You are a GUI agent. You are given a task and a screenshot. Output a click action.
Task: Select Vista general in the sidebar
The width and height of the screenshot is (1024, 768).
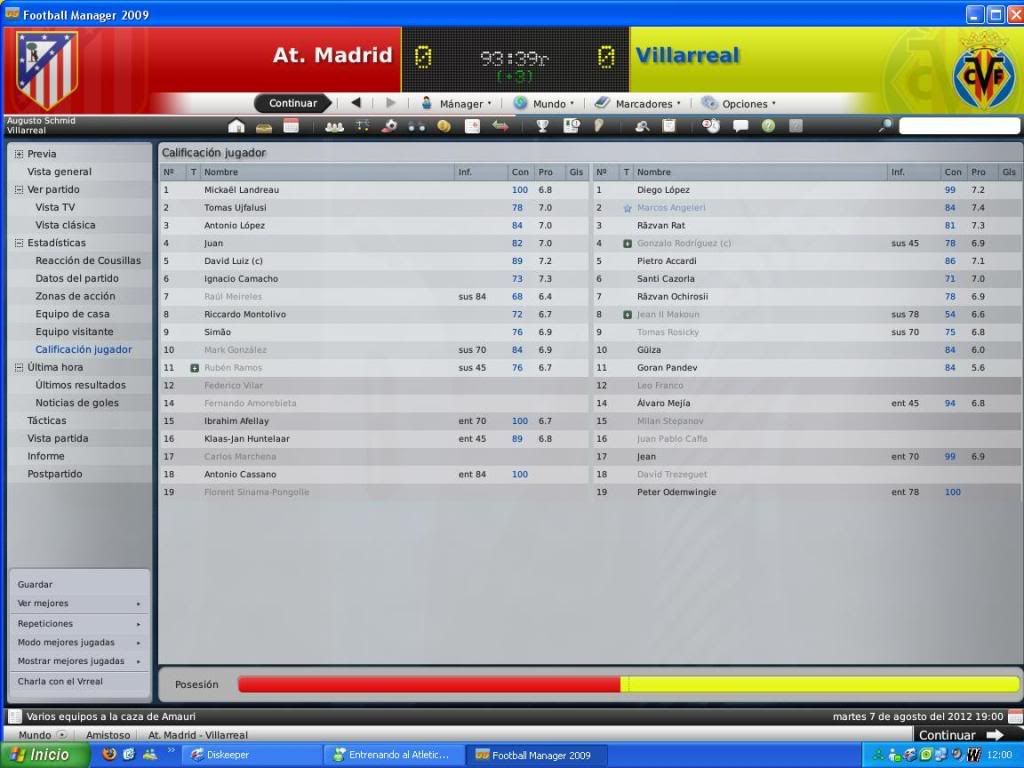coord(59,172)
